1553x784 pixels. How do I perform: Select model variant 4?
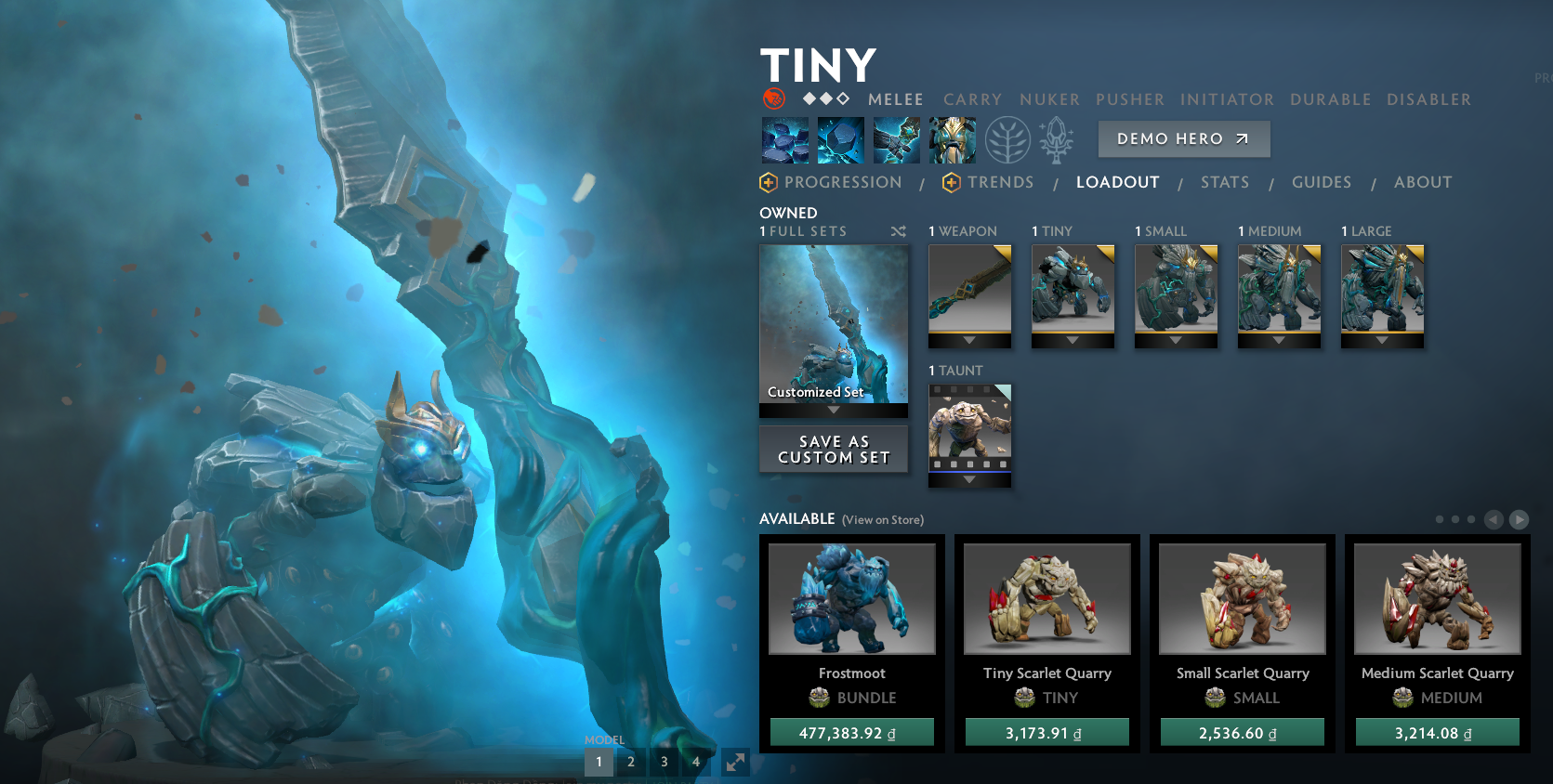696,761
